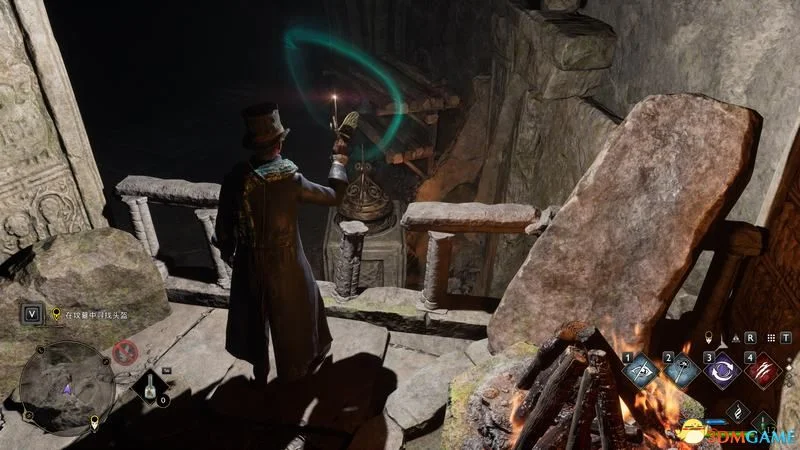
Task: Select the purple circular arrows spell
Action: click(722, 371)
